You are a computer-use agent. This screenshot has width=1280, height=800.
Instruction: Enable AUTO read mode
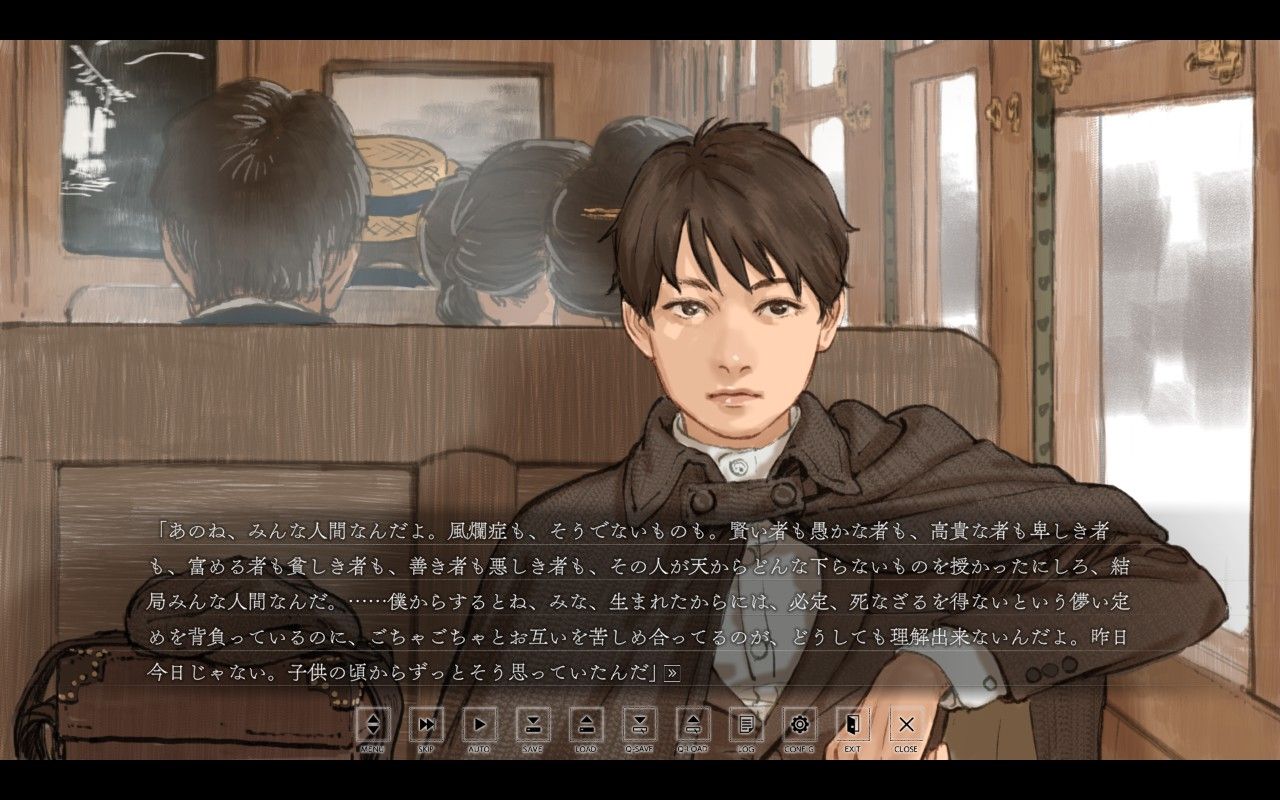pyautogui.click(x=481, y=725)
